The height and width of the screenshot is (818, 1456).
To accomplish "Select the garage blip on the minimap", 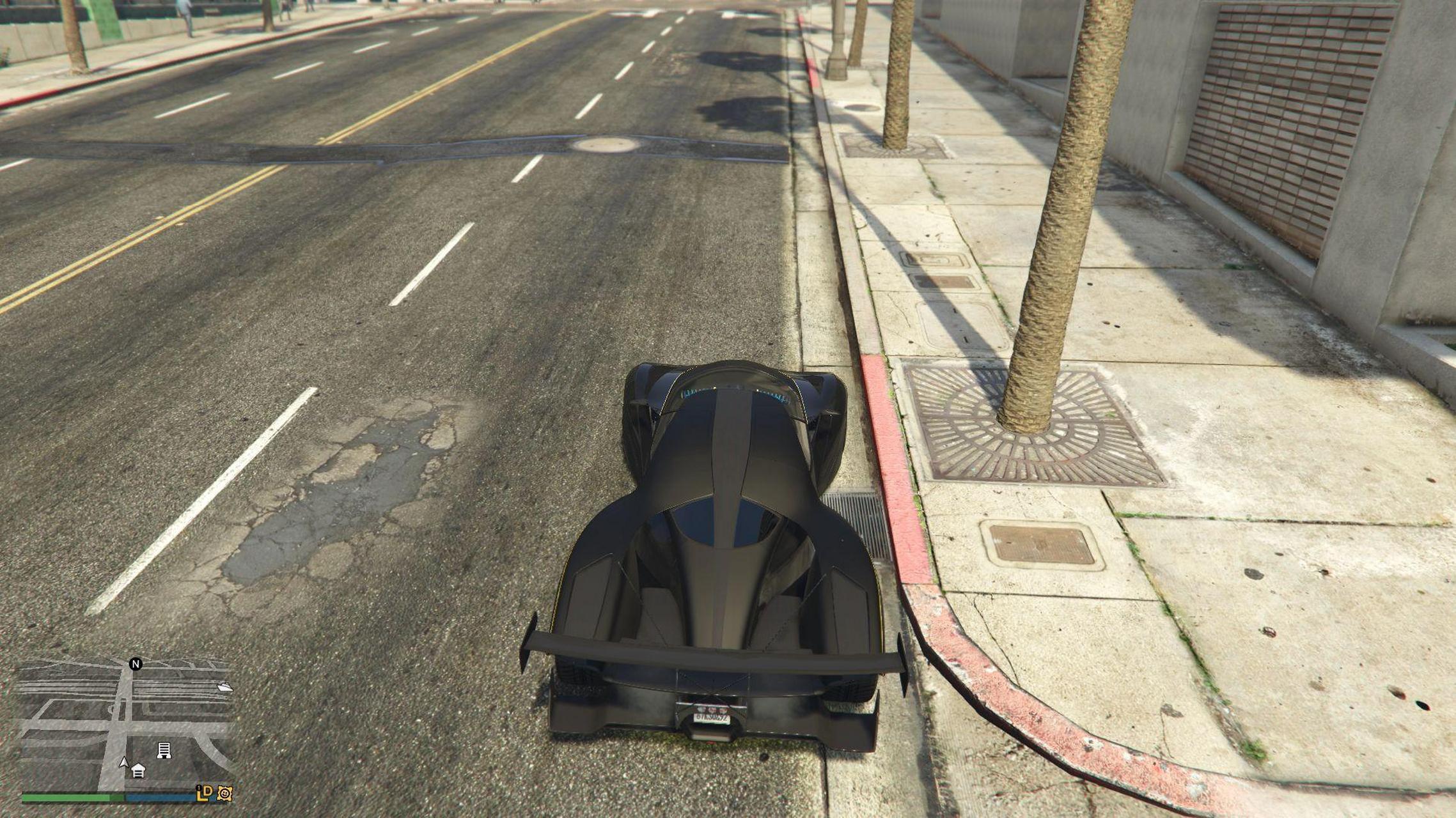I will click(x=138, y=771).
